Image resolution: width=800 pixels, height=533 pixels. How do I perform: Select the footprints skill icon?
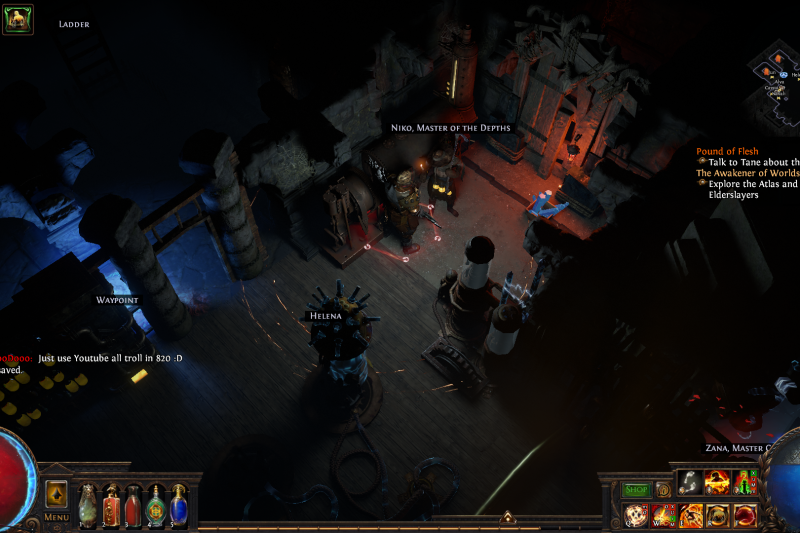click(x=690, y=483)
